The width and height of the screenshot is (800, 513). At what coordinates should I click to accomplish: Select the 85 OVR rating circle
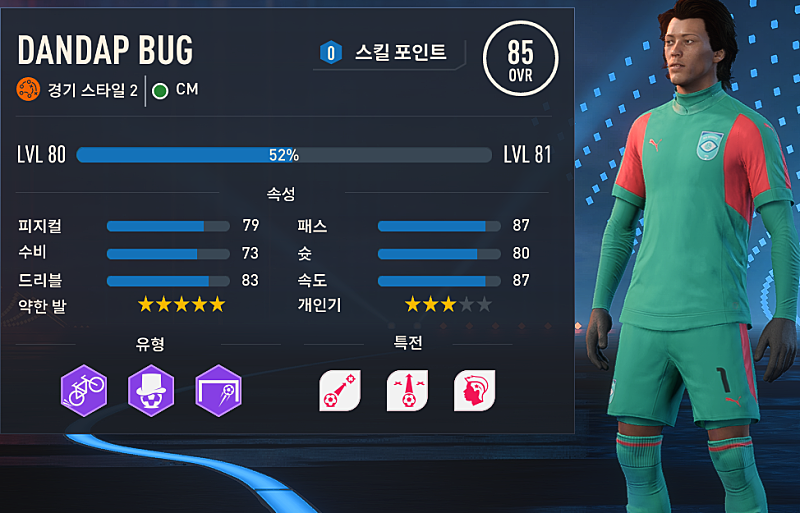click(520, 57)
